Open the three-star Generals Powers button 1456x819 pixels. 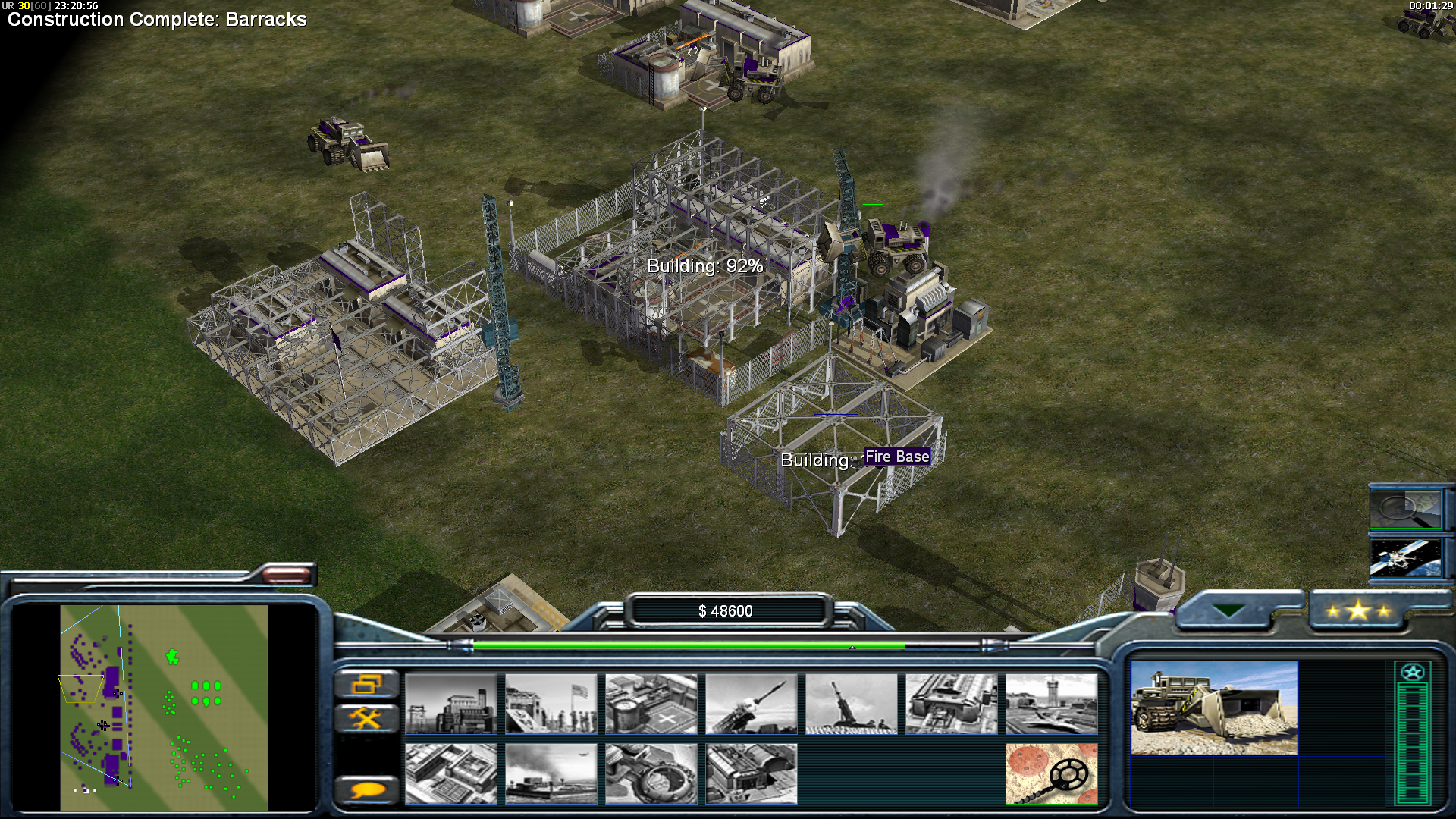(1358, 611)
